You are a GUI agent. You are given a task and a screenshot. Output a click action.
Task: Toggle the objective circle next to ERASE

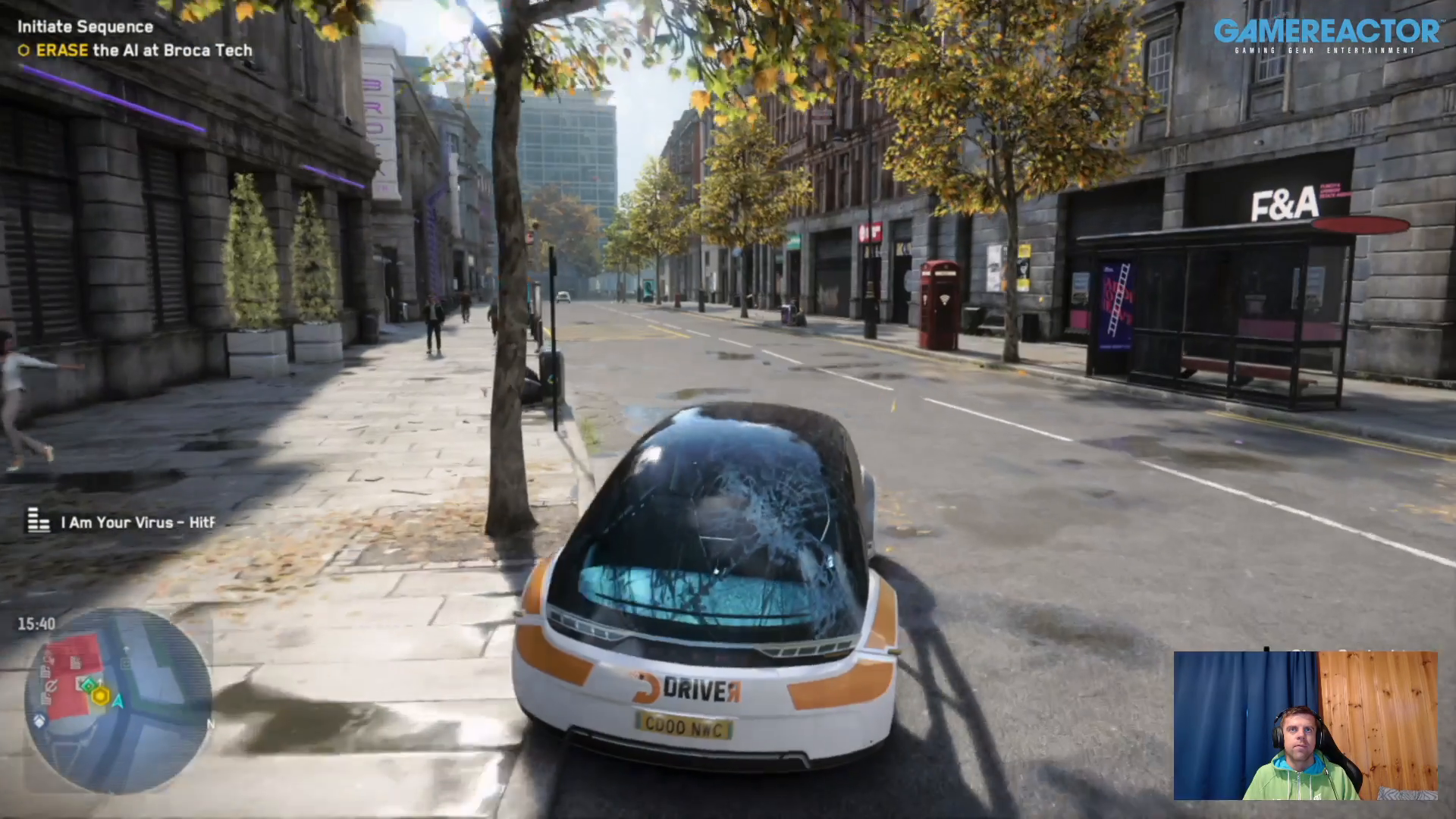coord(24,50)
